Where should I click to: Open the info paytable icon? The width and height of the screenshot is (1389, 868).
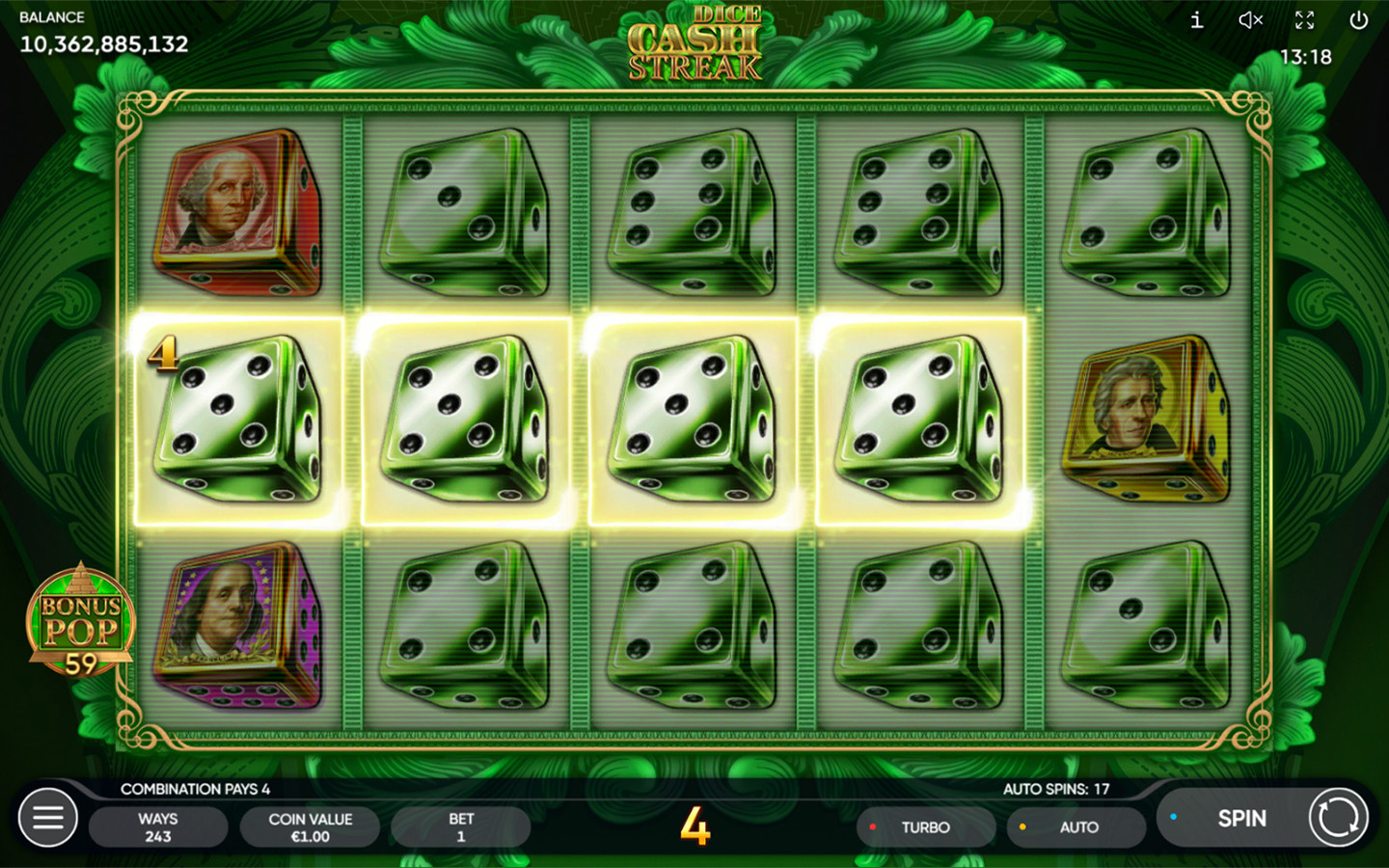click(1196, 20)
